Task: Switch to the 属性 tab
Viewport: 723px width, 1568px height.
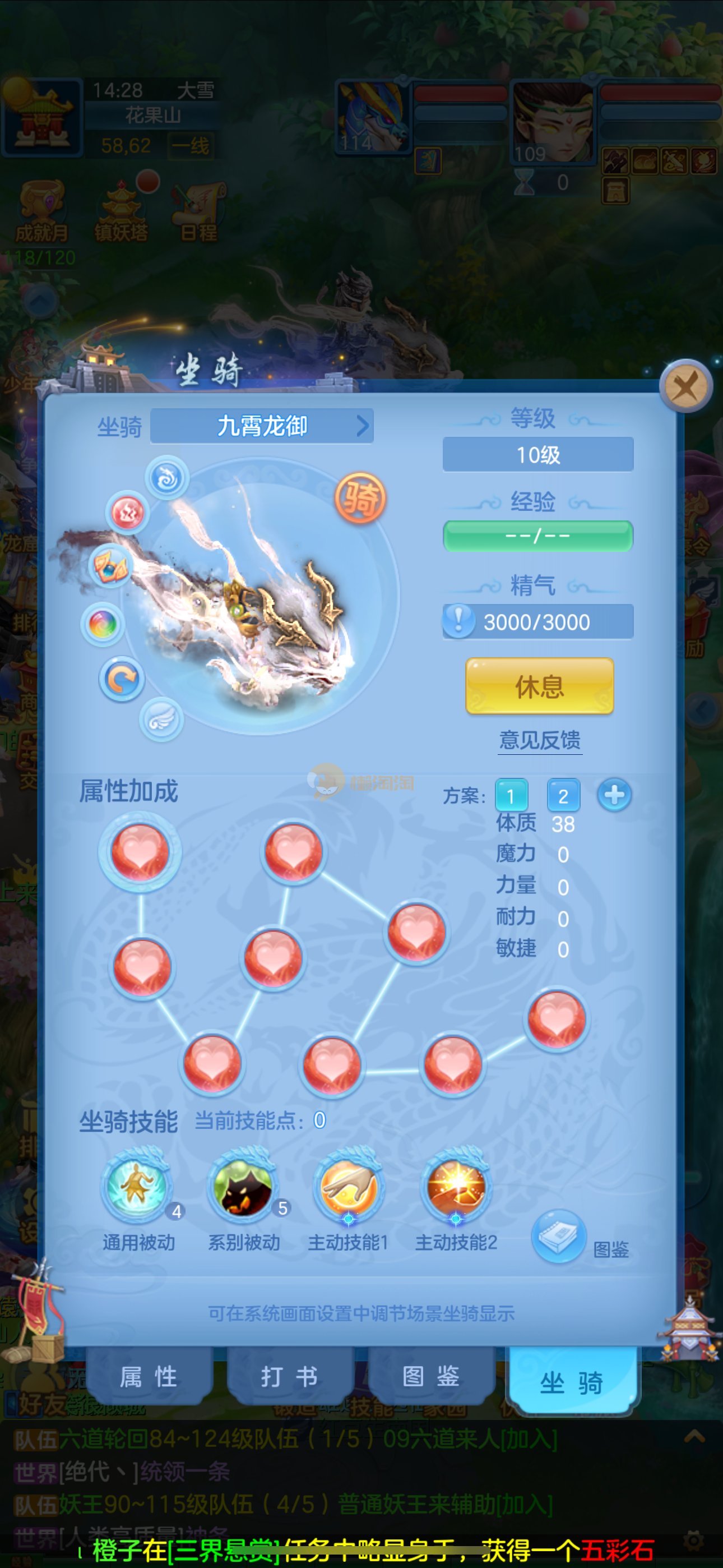Action: click(149, 1376)
